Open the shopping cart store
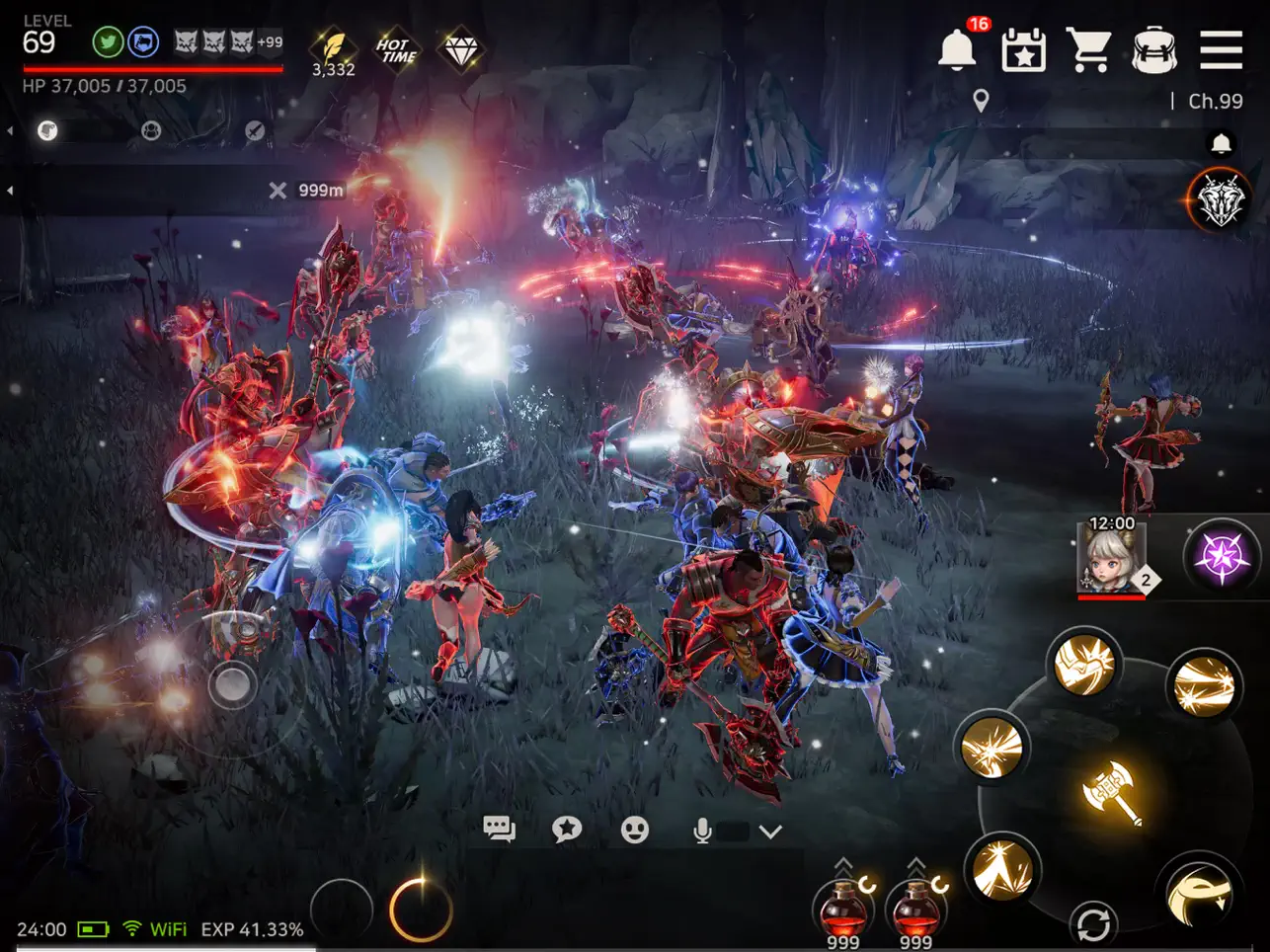Viewport: 1270px width, 952px height. pos(1088,49)
